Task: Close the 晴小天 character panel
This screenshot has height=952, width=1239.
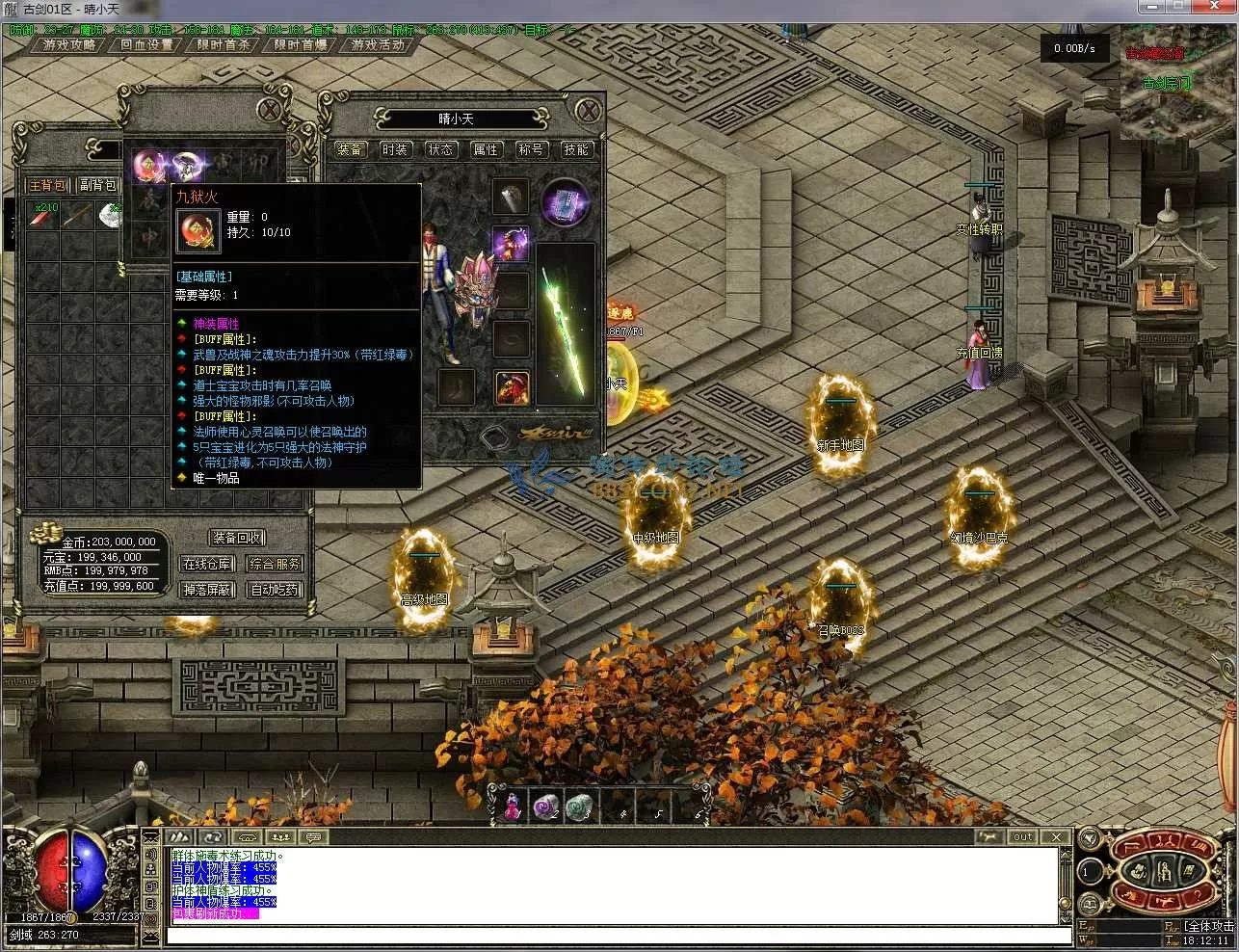Action: click(x=586, y=110)
